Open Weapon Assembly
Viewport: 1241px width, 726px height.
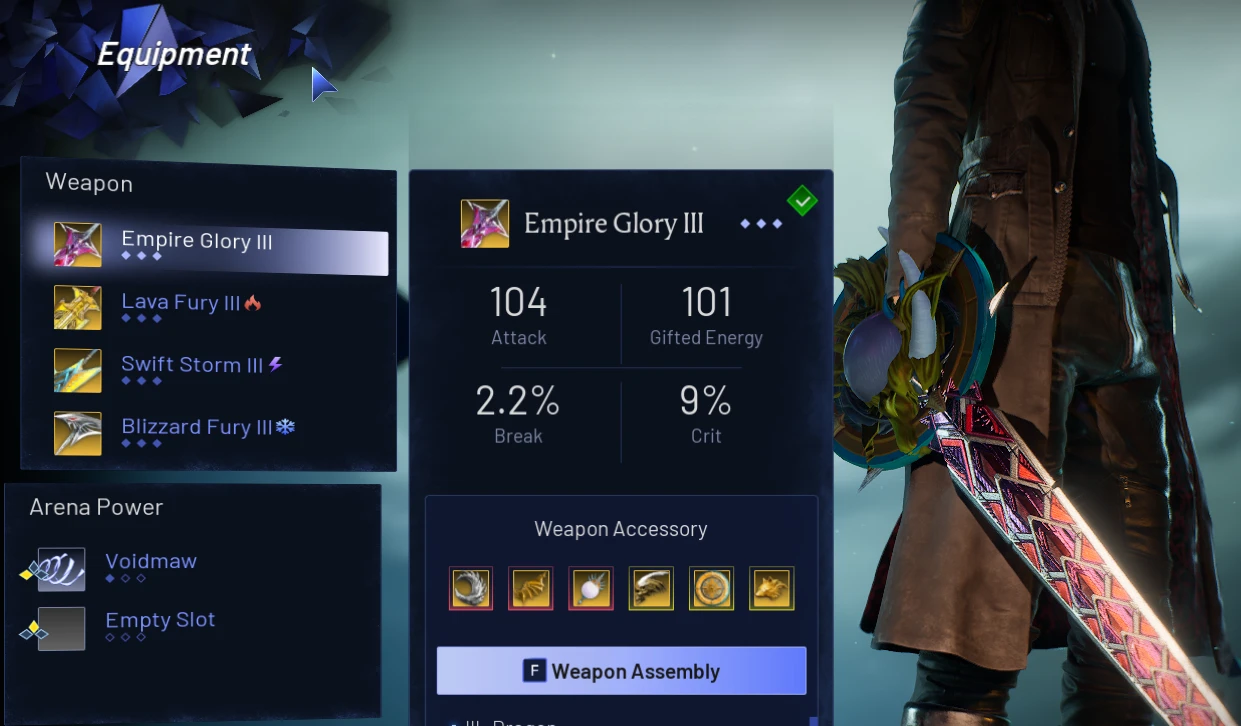[621, 671]
